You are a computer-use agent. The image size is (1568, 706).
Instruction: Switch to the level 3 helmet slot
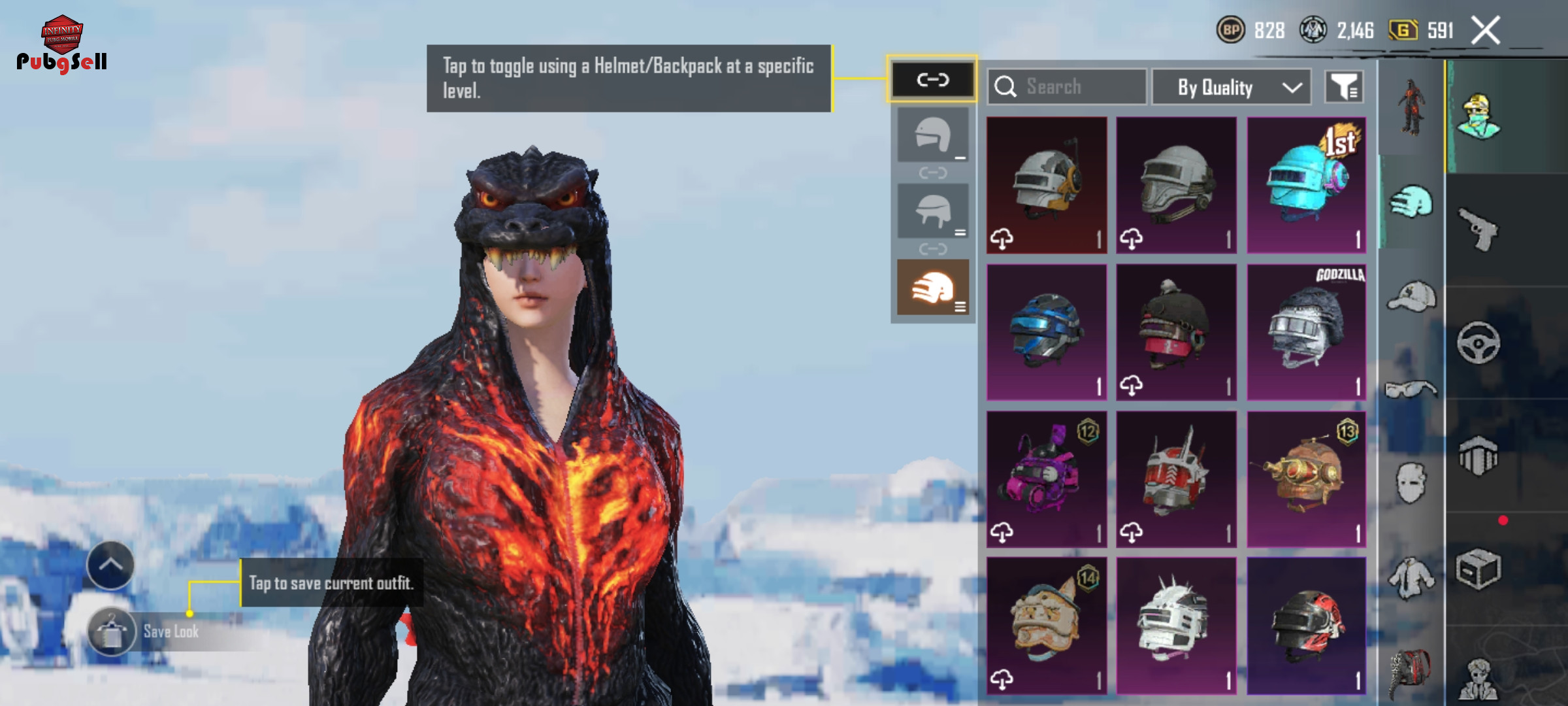click(932, 288)
